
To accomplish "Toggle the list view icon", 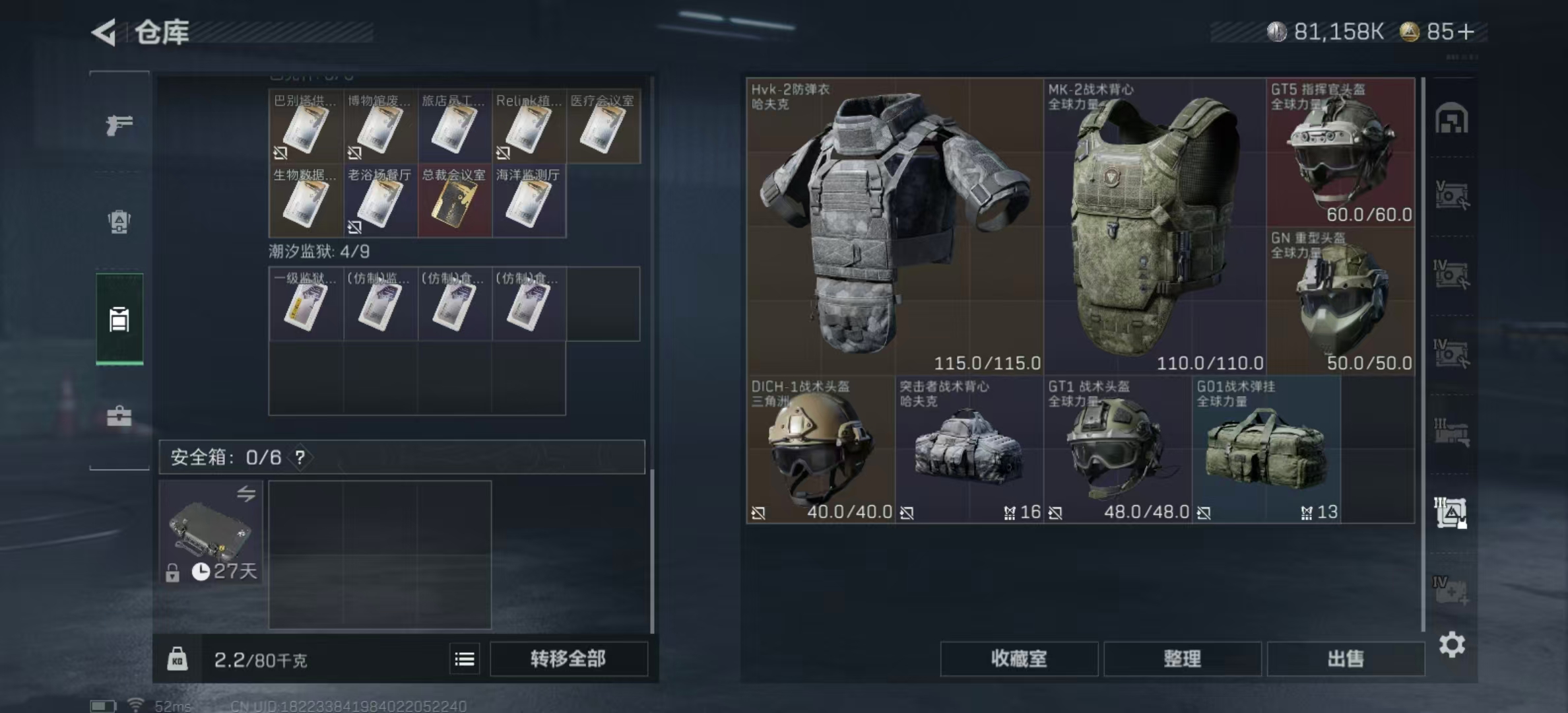I will tap(465, 659).
